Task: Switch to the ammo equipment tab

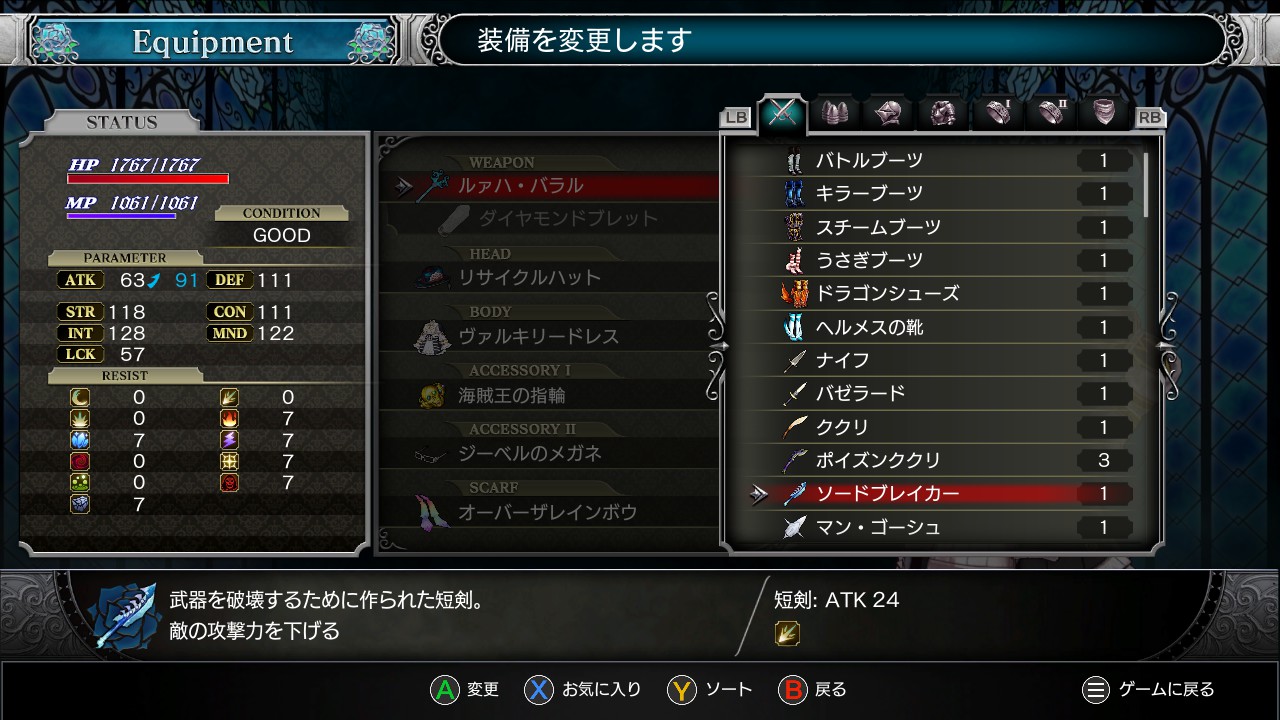Action: click(x=834, y=114)
